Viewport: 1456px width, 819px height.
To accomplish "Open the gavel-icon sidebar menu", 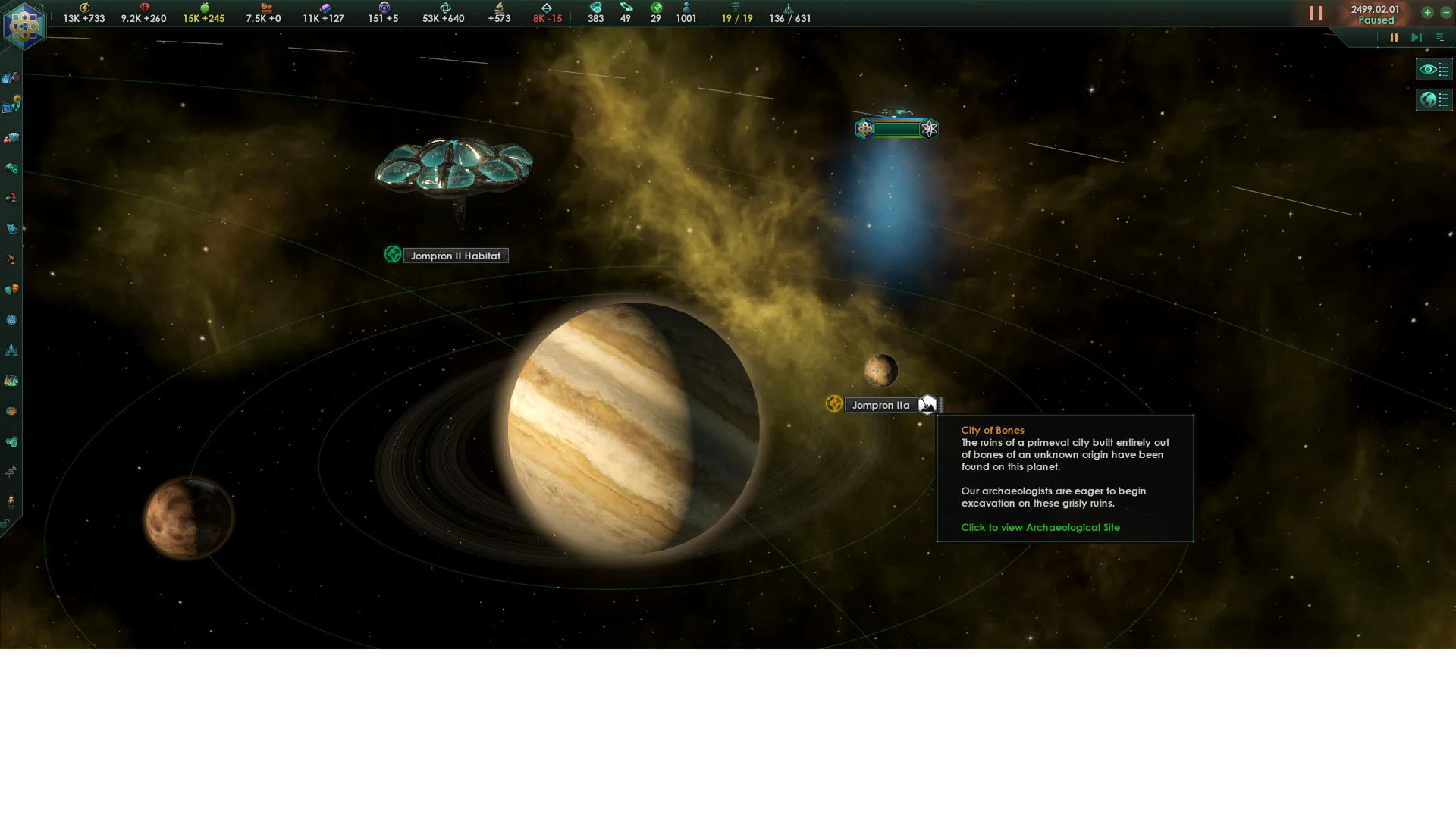I will point(11,259).
